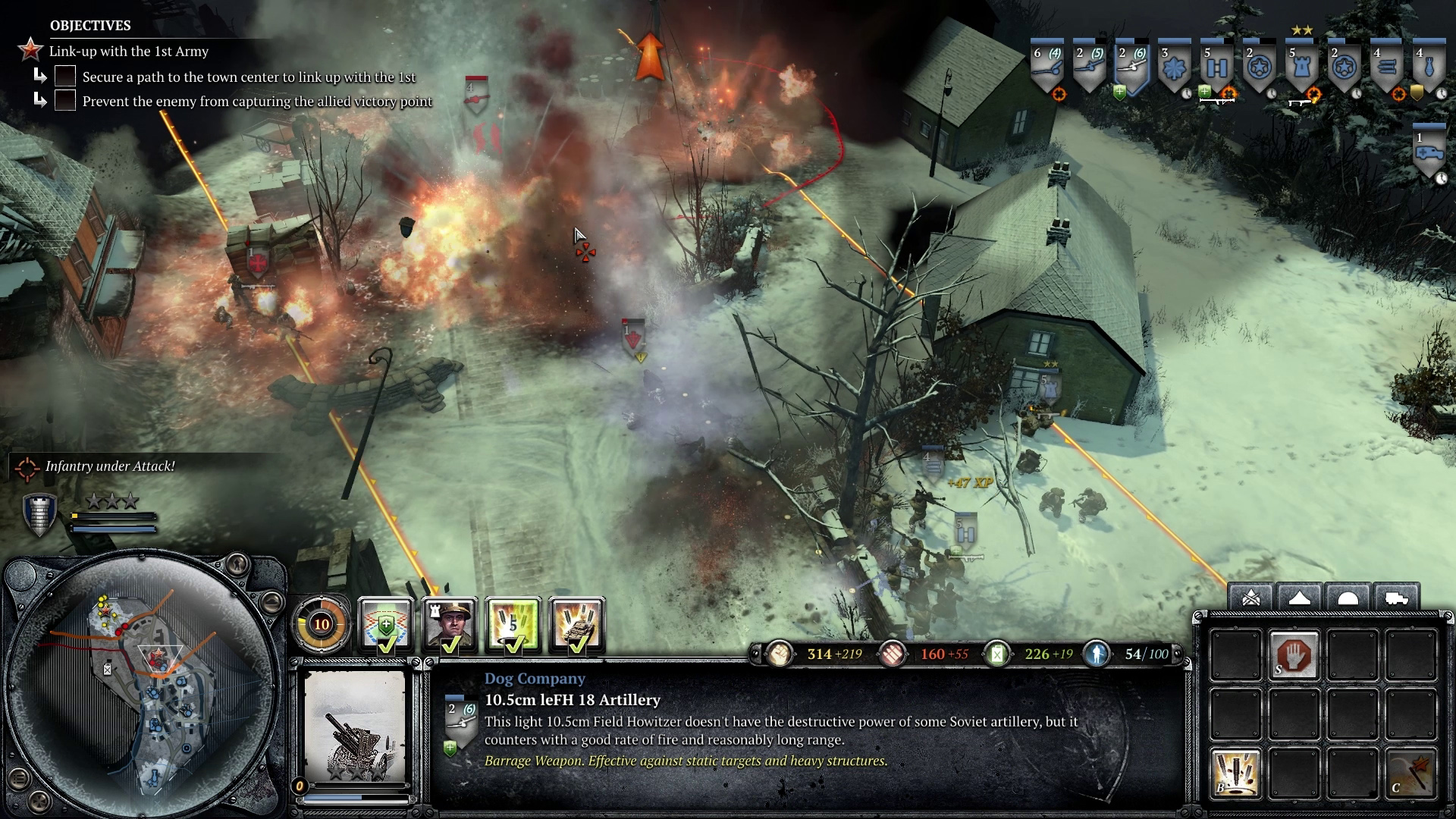
Task: Click the red hand Stop command
Action: coord(1294,655)
